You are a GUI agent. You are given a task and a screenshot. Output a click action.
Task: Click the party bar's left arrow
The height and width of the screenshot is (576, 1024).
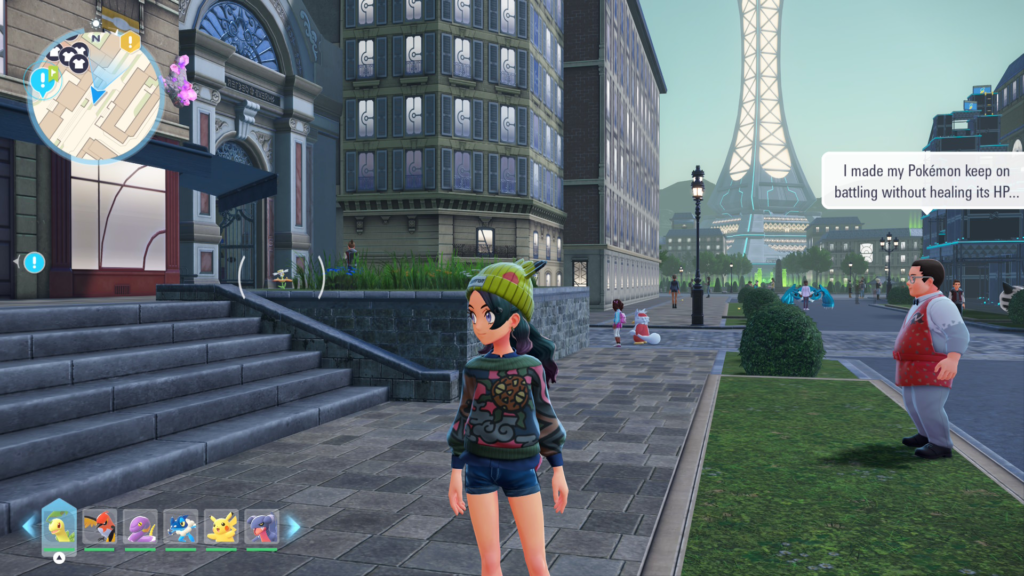click(x=28, y=526)
